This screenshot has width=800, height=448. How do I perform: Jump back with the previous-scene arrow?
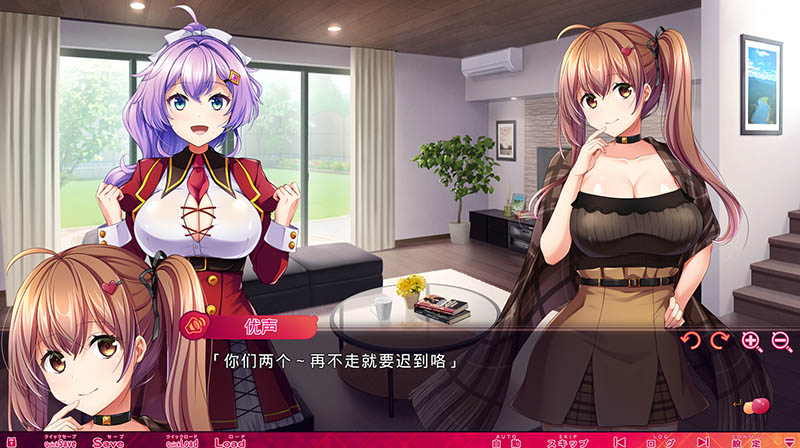[x=620, y=441]
